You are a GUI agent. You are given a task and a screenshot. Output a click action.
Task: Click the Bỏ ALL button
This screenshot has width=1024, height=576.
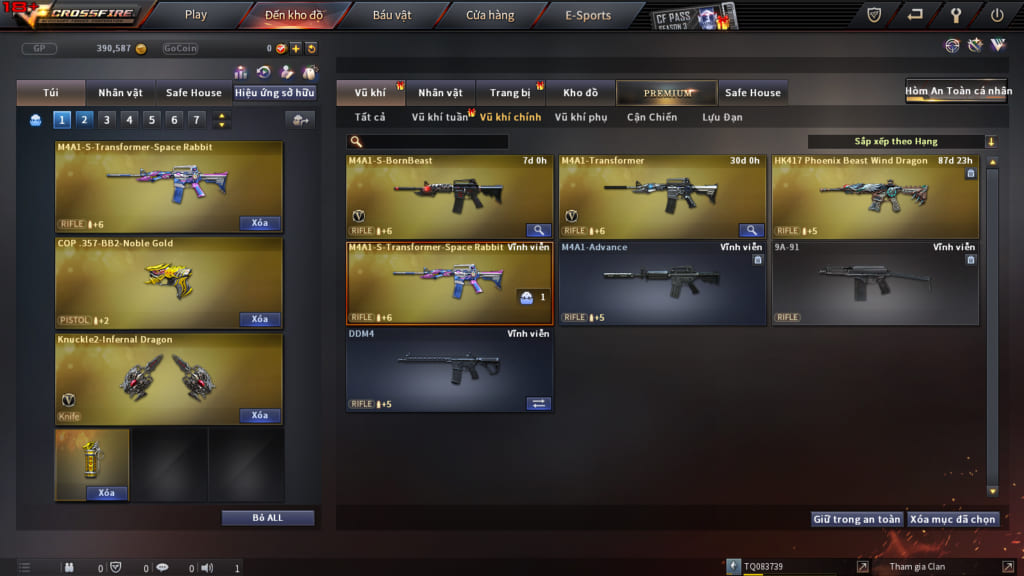268,518
